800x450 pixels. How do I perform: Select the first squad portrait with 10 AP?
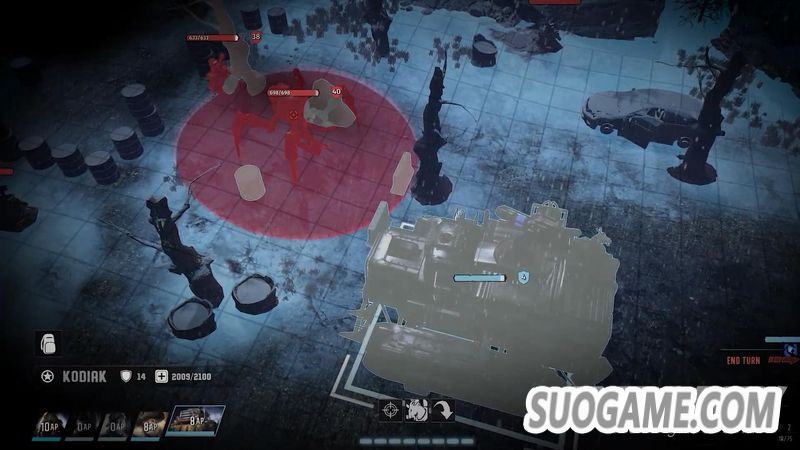pyautogui.click(x=50, y=423)
